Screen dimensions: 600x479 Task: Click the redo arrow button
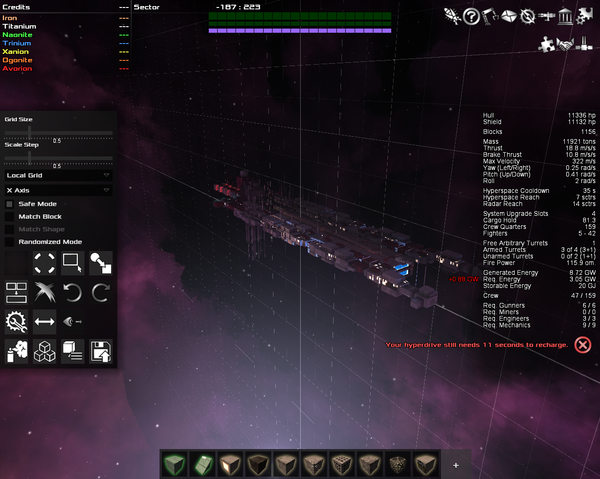(101, 292)
